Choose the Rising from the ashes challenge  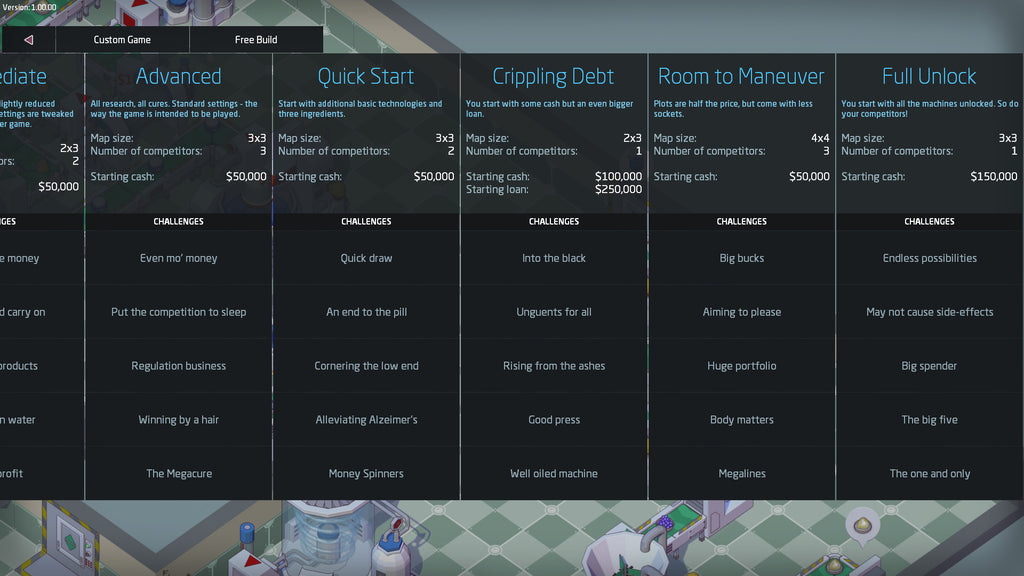(554, 366)
